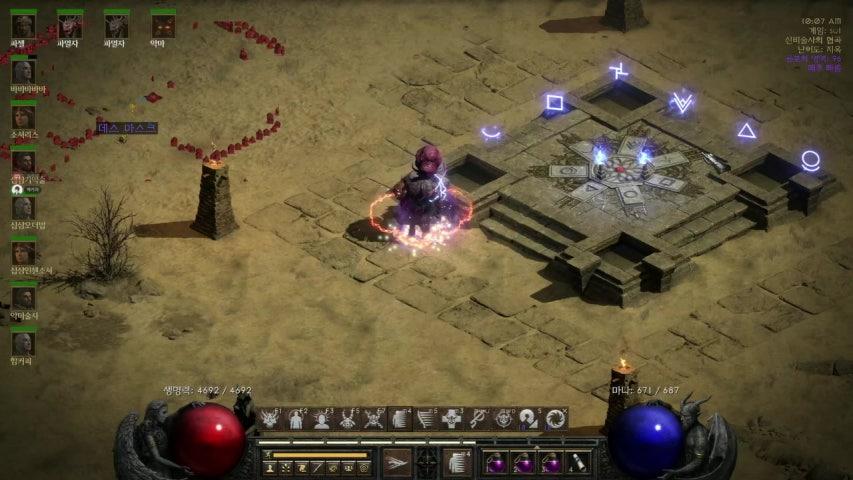Screen dimensions: 853x480
Task: Use the scroll in belt slot 4
Action: [576, 463]
